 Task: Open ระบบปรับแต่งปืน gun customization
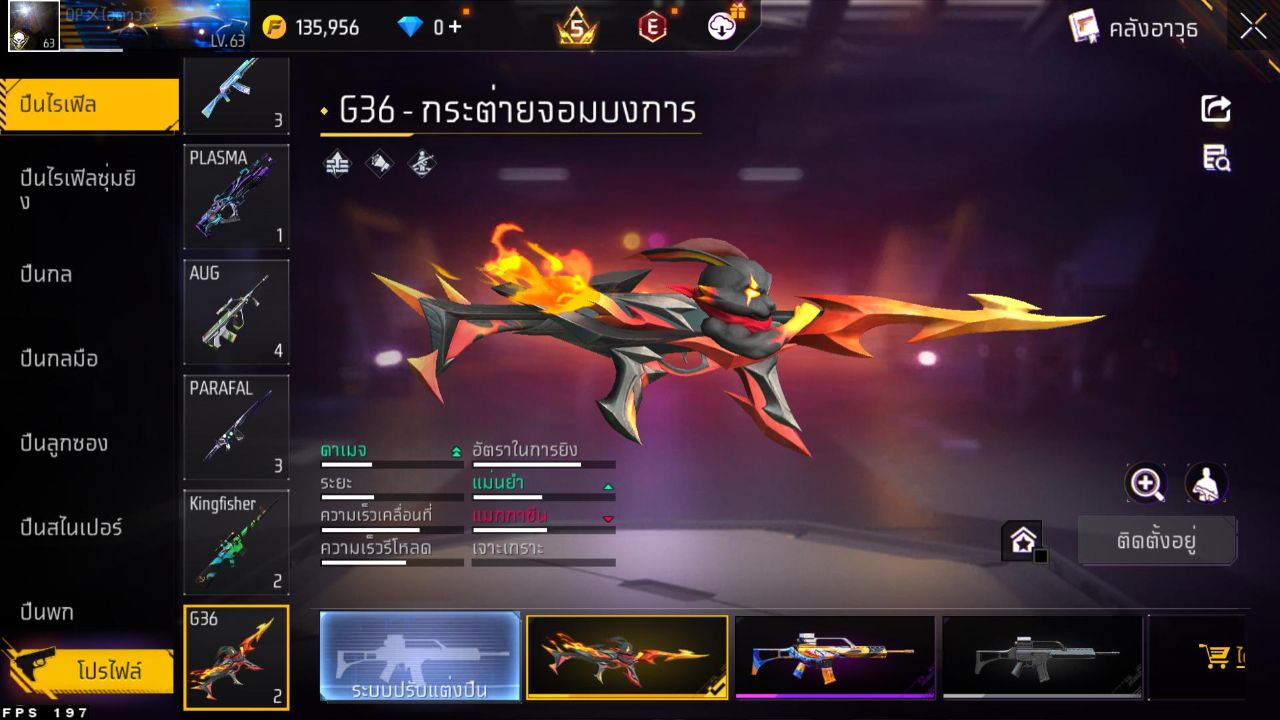(x=420, y=657)
